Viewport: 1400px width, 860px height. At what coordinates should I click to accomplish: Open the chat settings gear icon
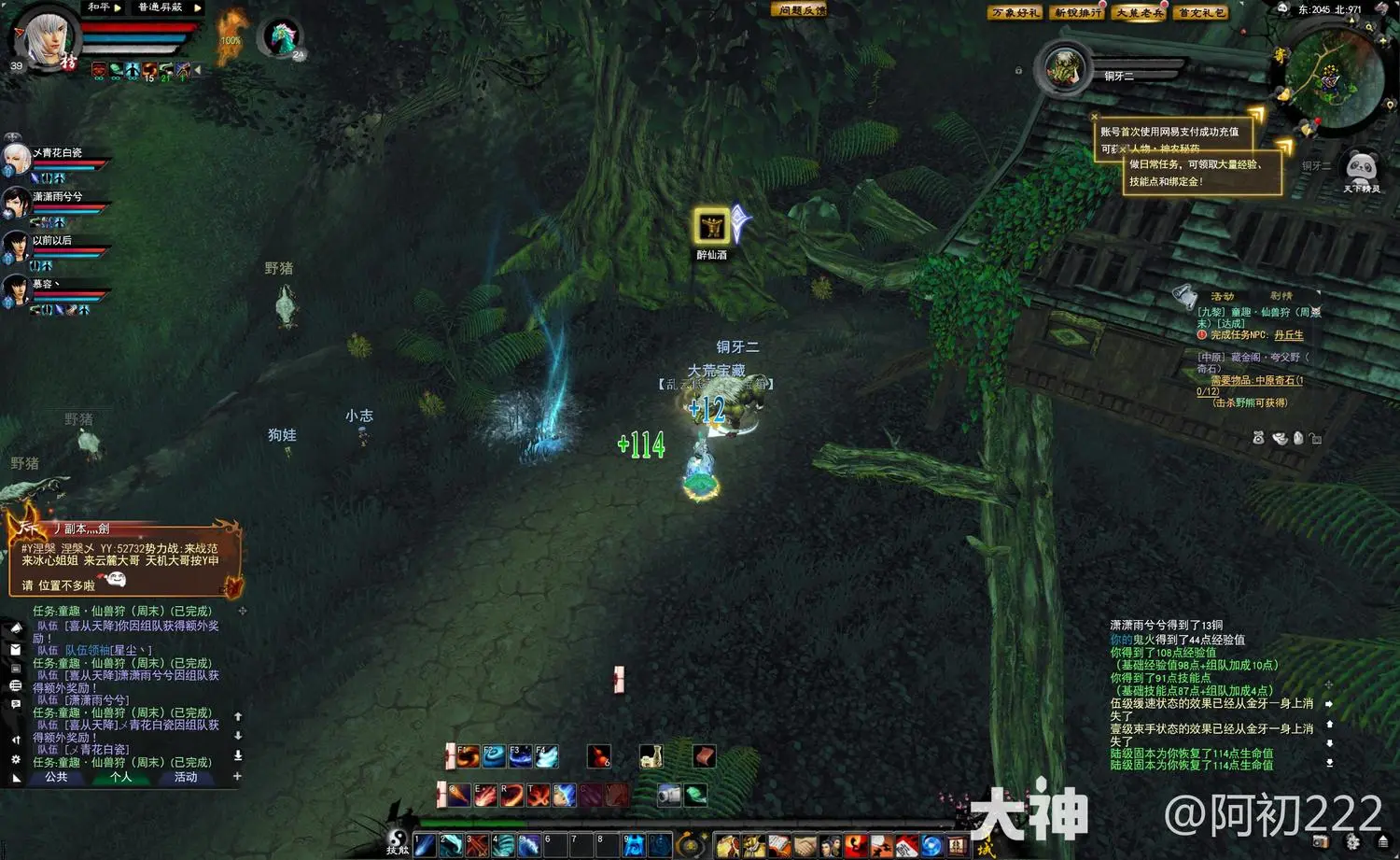[x=16, y=760]
